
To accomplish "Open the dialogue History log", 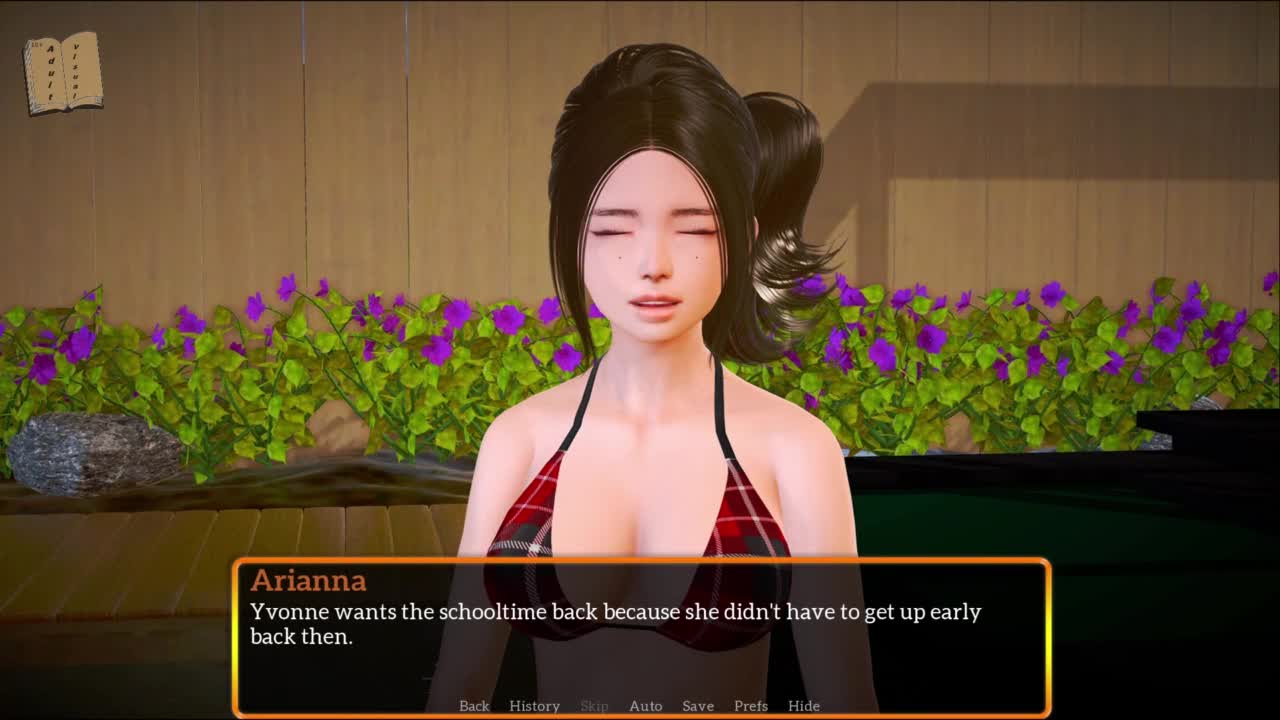I will pos(534,706).
